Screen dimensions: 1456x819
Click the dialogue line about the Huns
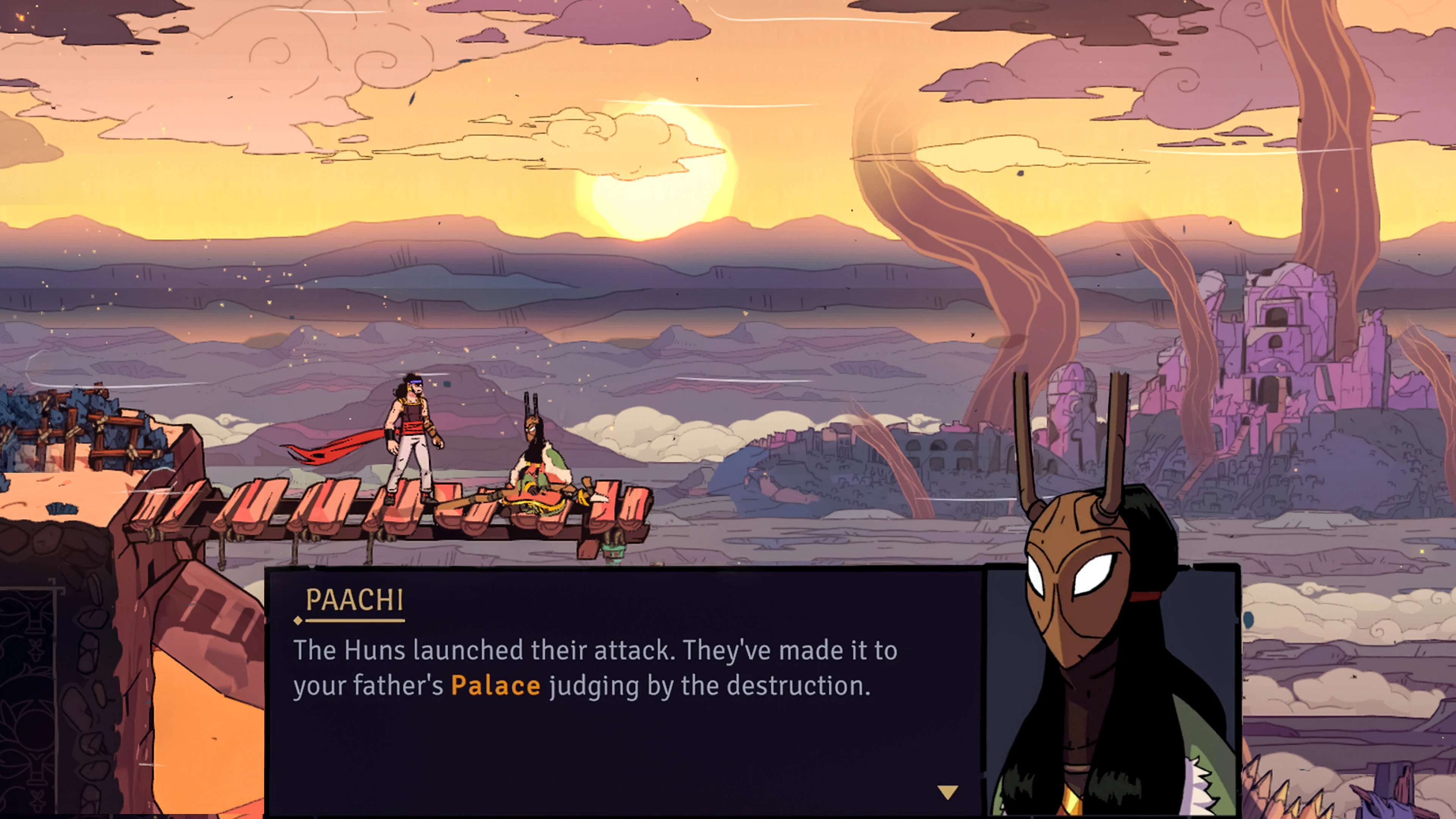click(593, 650)
